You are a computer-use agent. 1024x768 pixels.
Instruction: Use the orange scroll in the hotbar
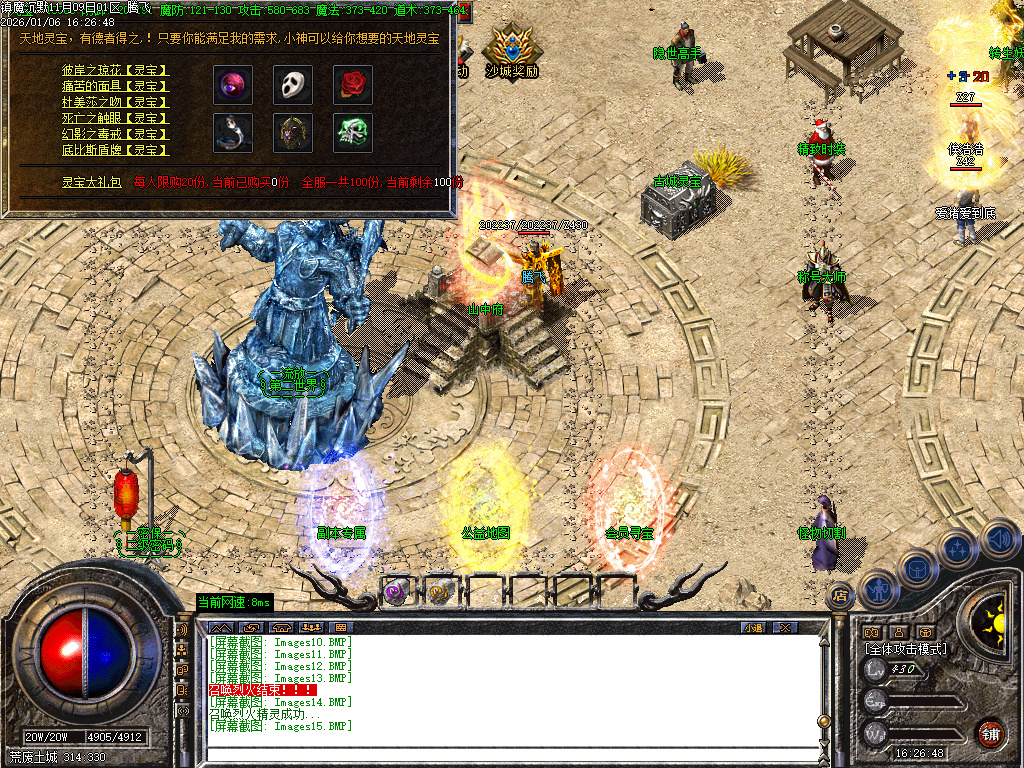pyautogui.click(x=440, y=592)
